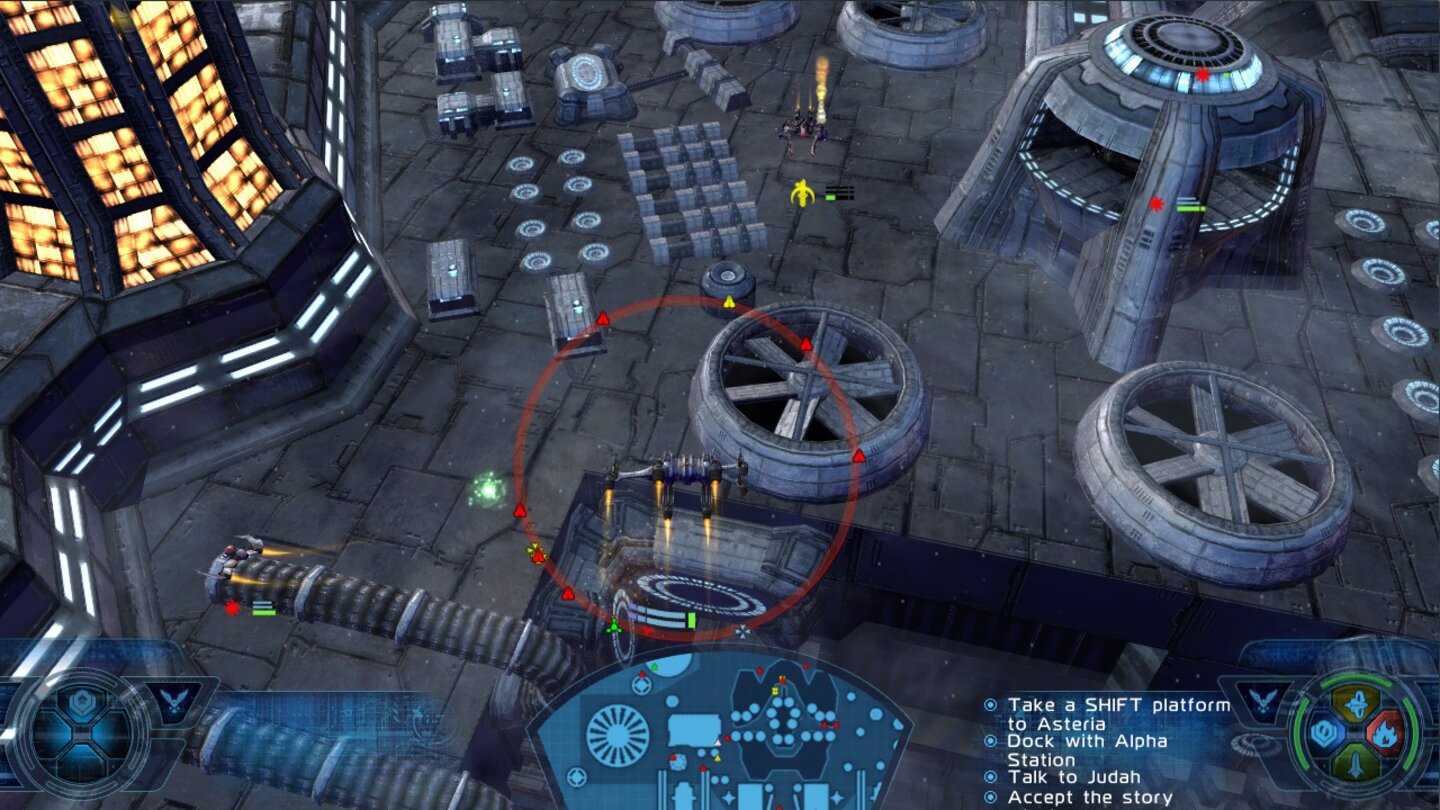Open the shield upgrade icon on the left hub
The image size is (1440, 810).
[81, 701]
